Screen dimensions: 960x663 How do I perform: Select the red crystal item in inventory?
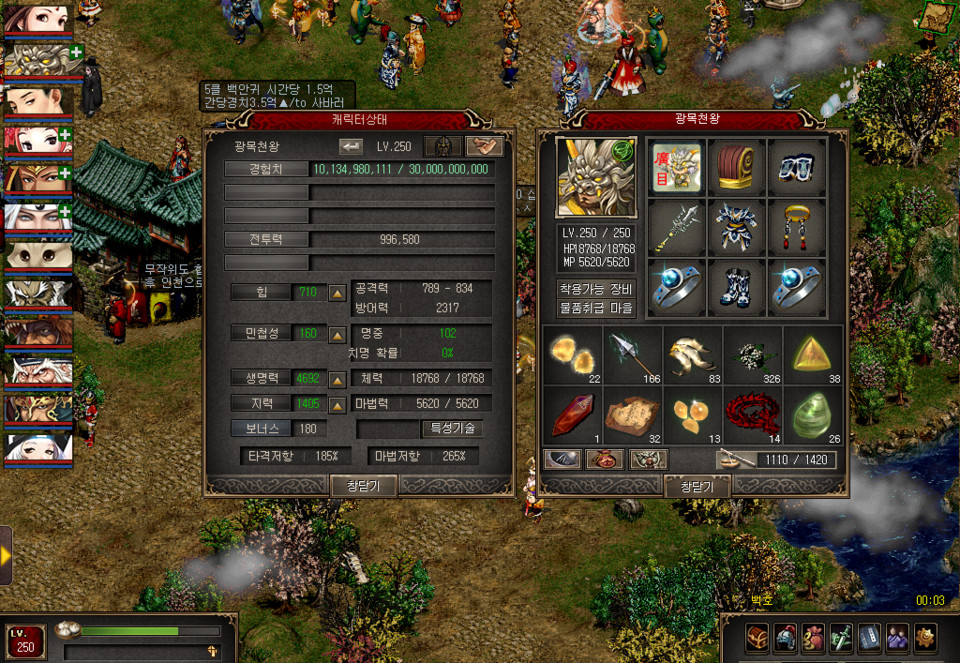[x=573, y=413]
